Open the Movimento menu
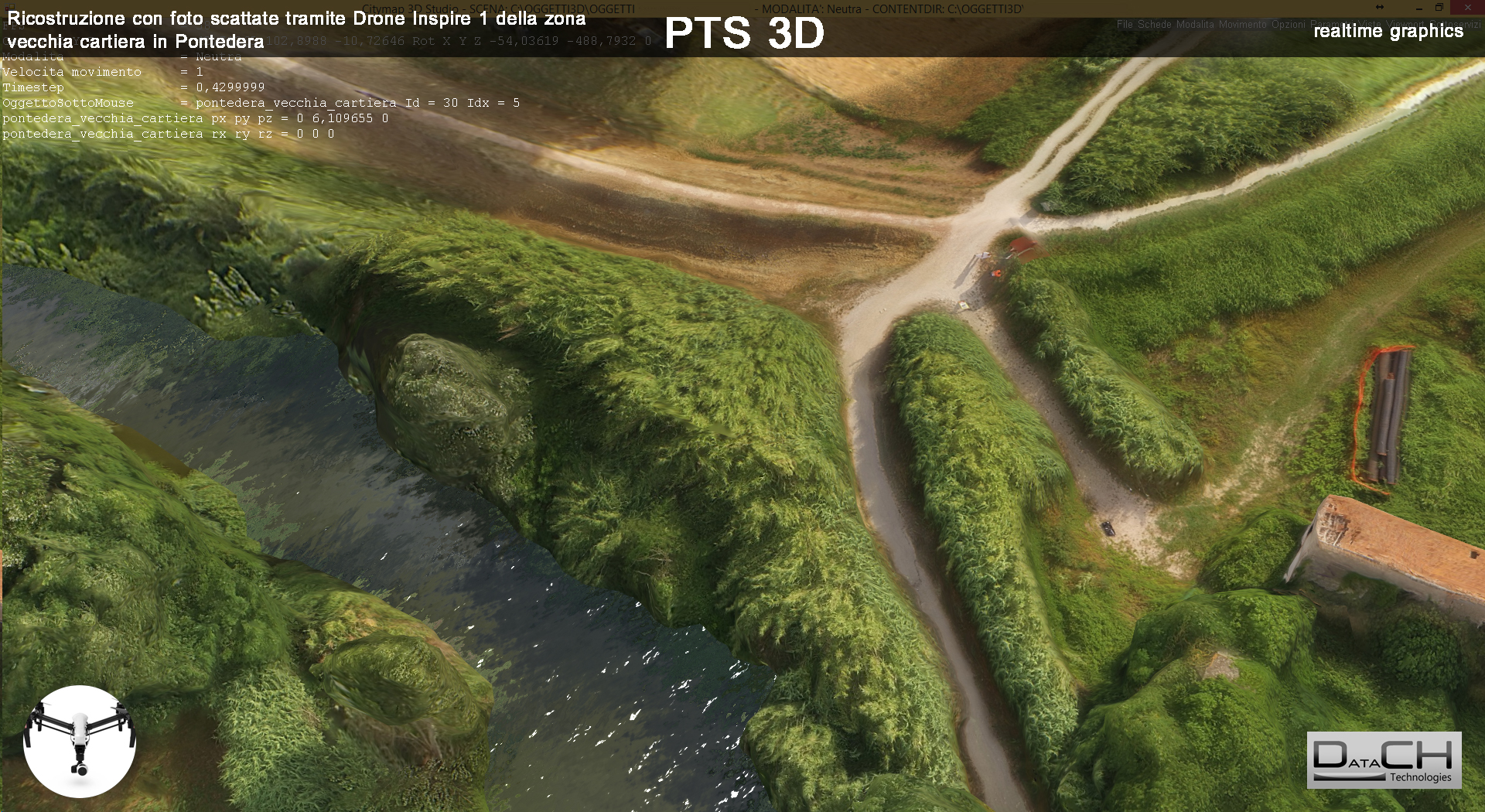 1242,25
